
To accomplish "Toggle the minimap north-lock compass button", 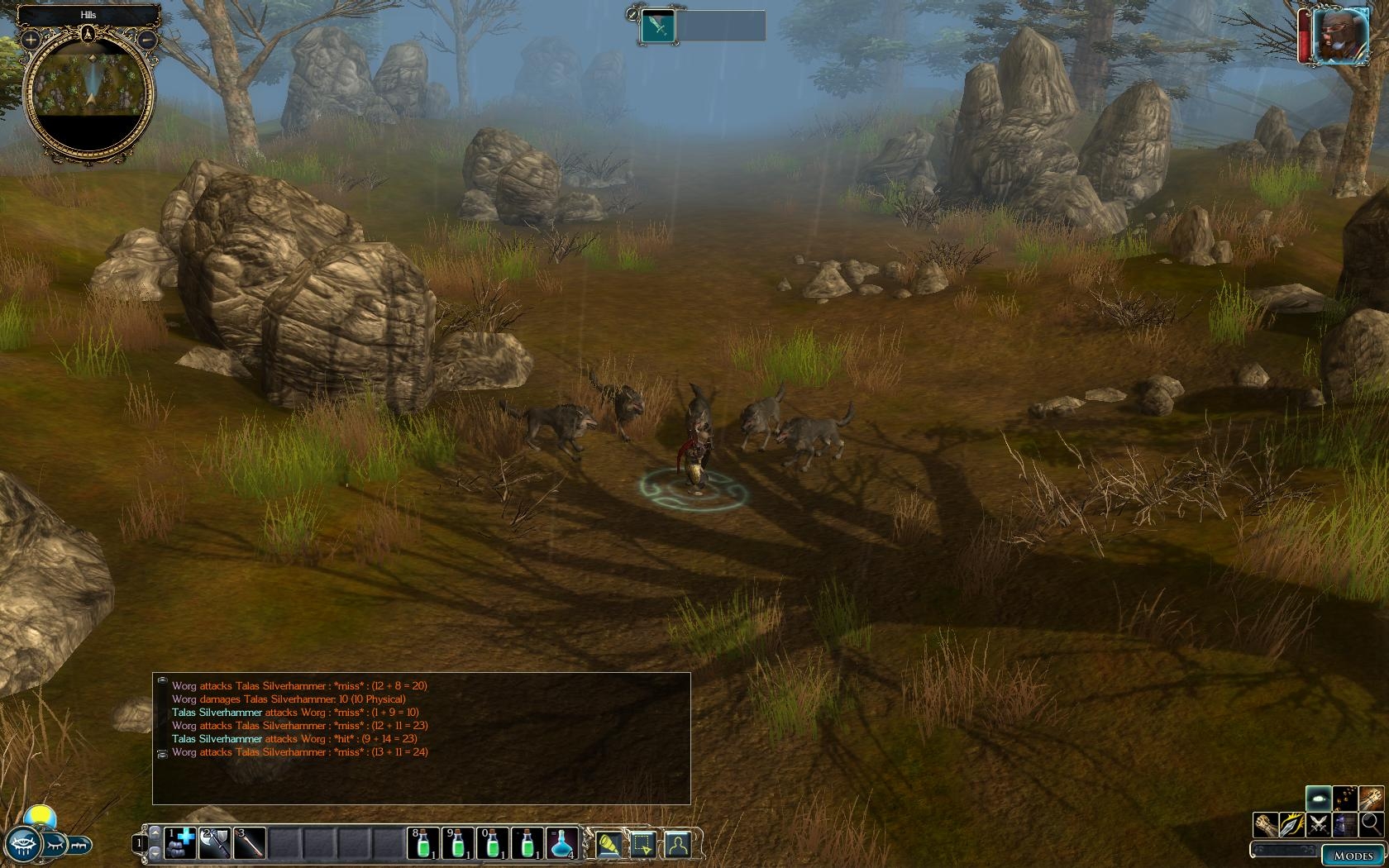I will pos(88,34).
